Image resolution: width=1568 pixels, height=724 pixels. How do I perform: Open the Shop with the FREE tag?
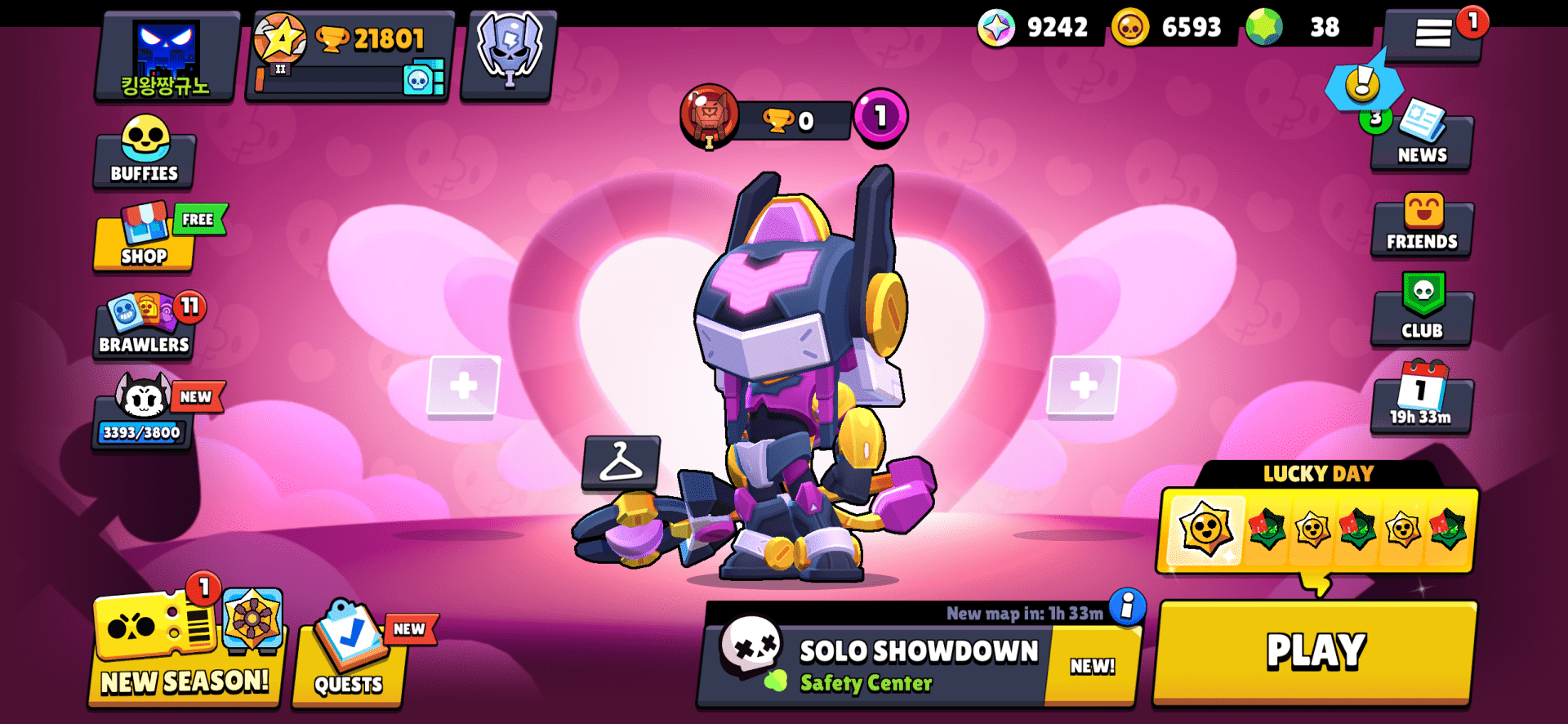click(144, 244)
